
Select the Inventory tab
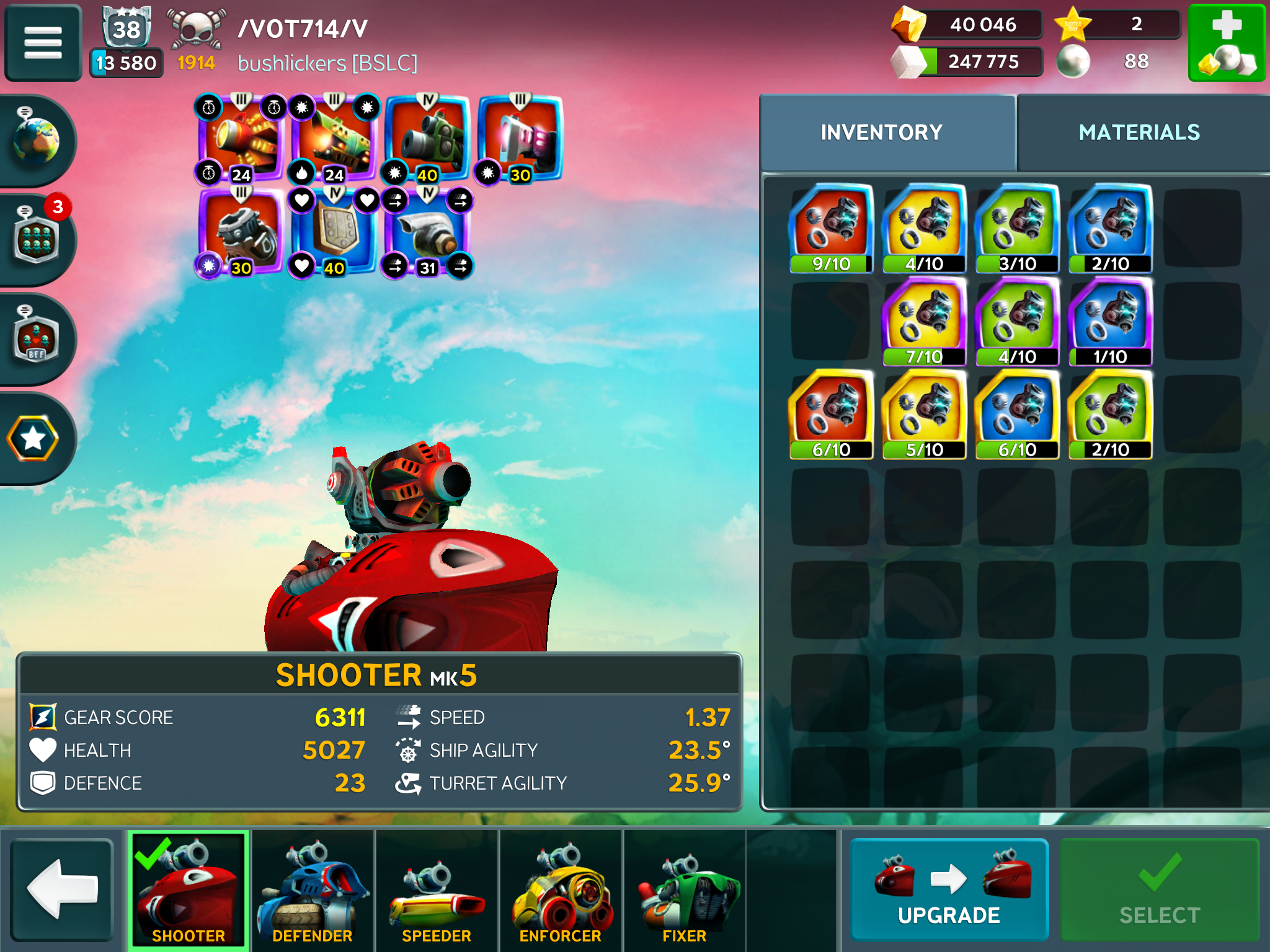pyautogui.click(x=881, y=132)
